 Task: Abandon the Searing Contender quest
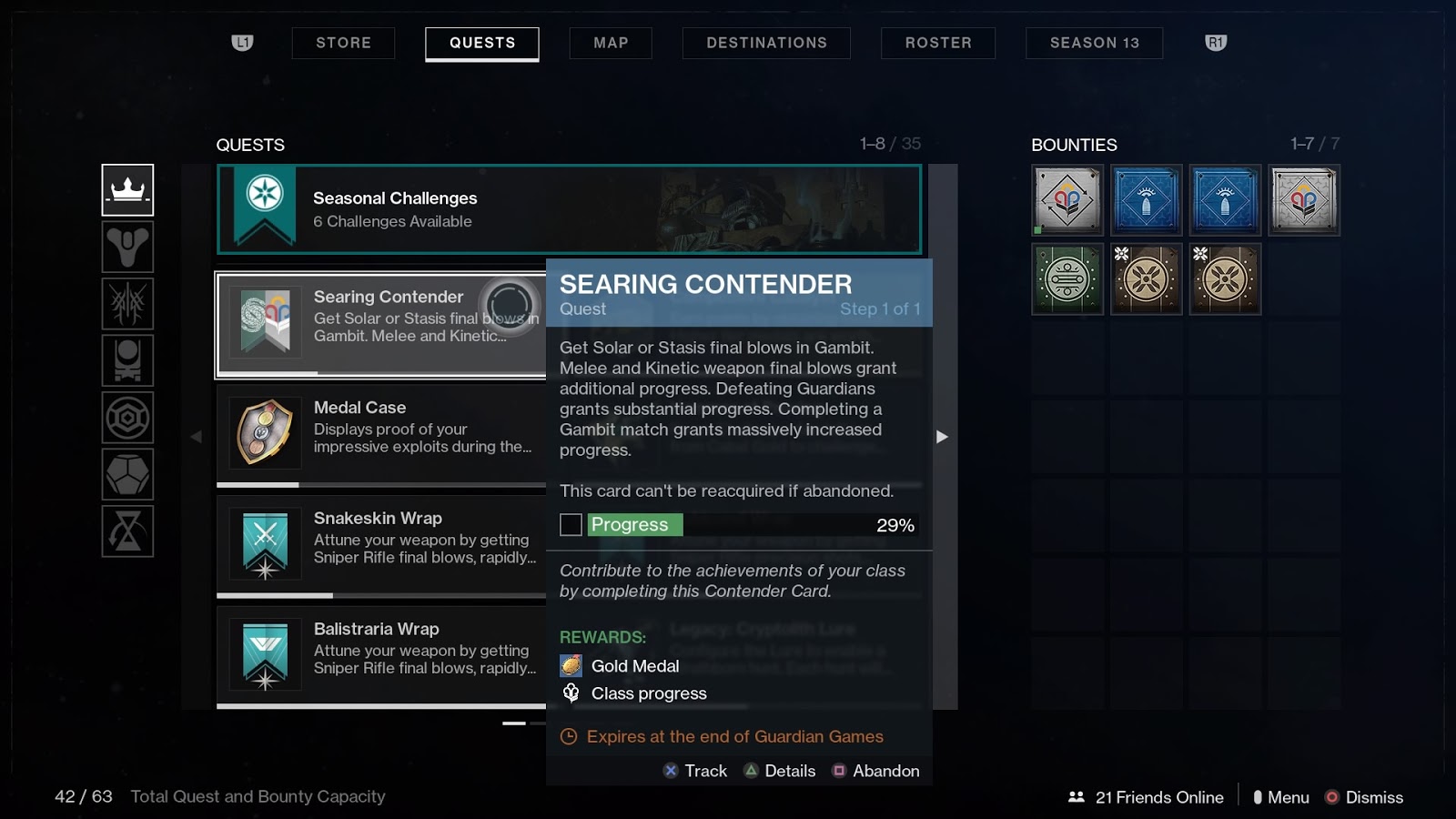(x=875, y=771)
